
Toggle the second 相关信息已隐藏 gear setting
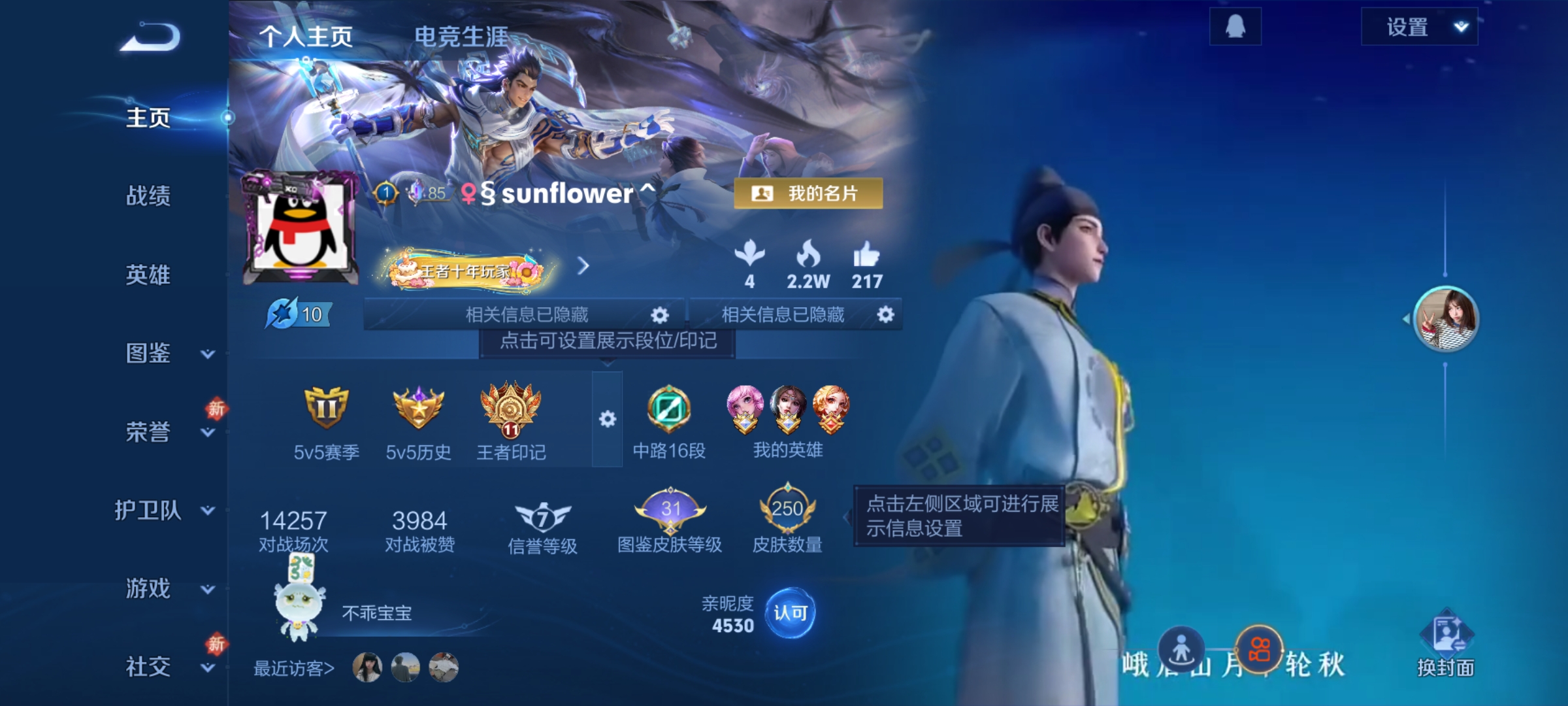pos(886,314)
